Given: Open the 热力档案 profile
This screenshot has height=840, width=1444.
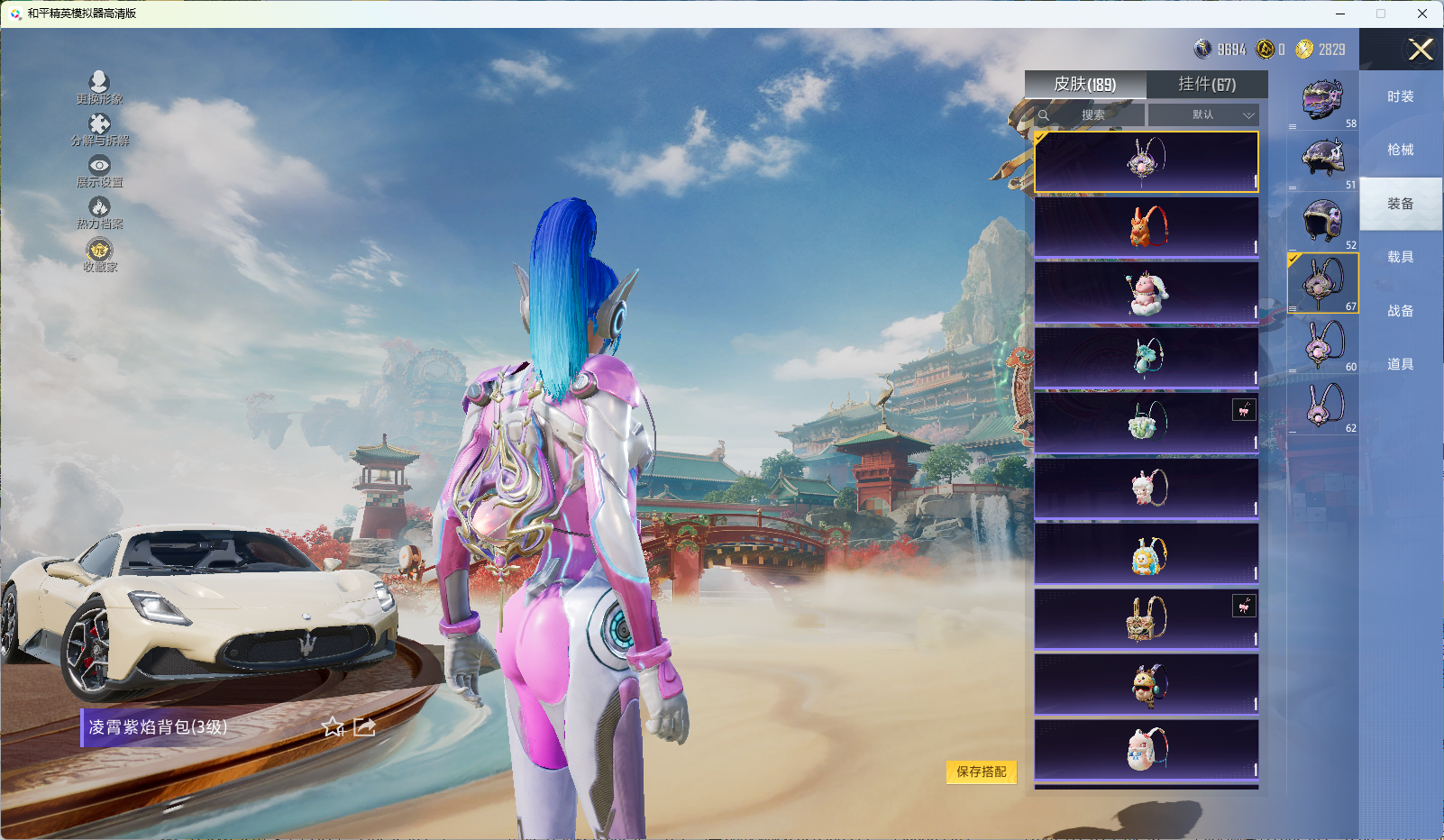Looking at the screenshot, I should [x=99, y=213].
